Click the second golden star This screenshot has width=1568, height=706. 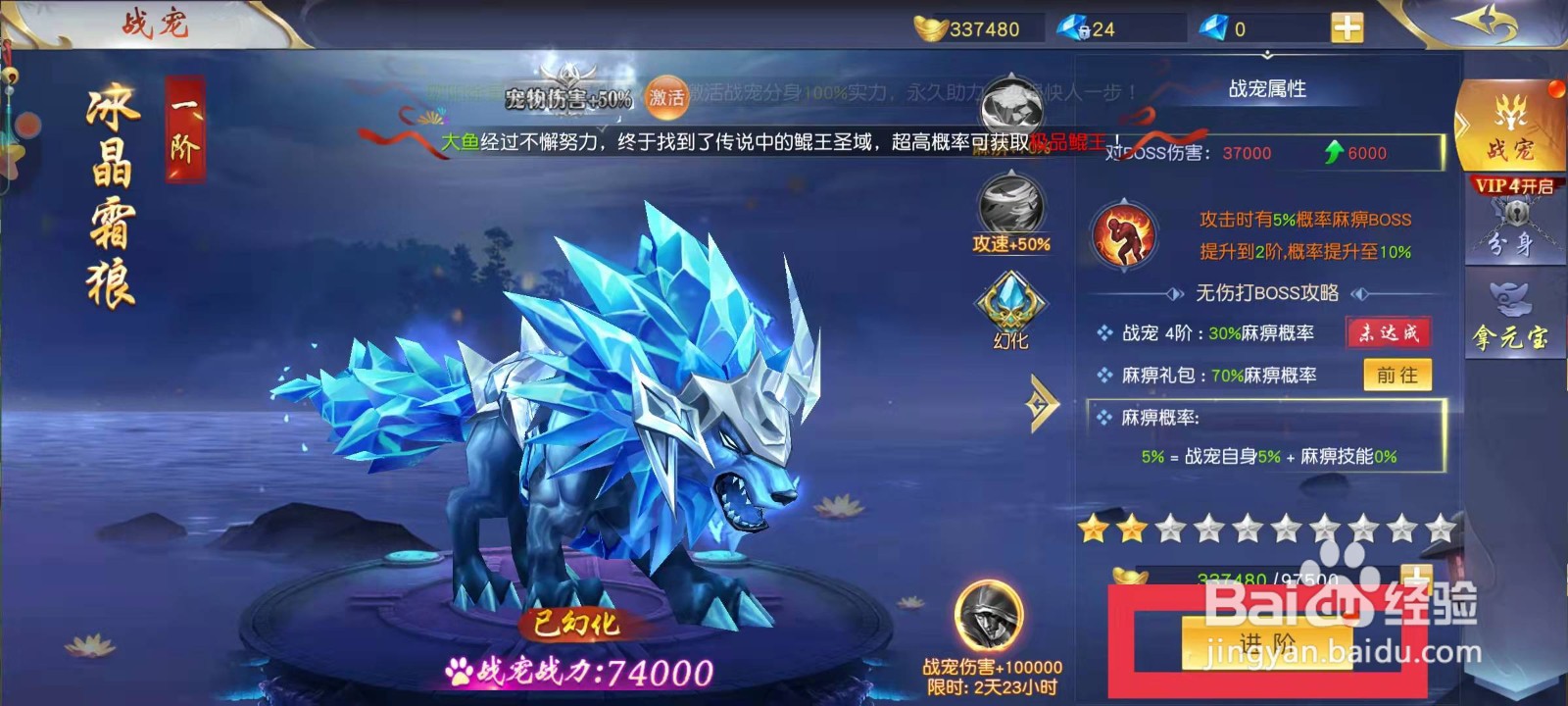click(x=1129, y=529)
